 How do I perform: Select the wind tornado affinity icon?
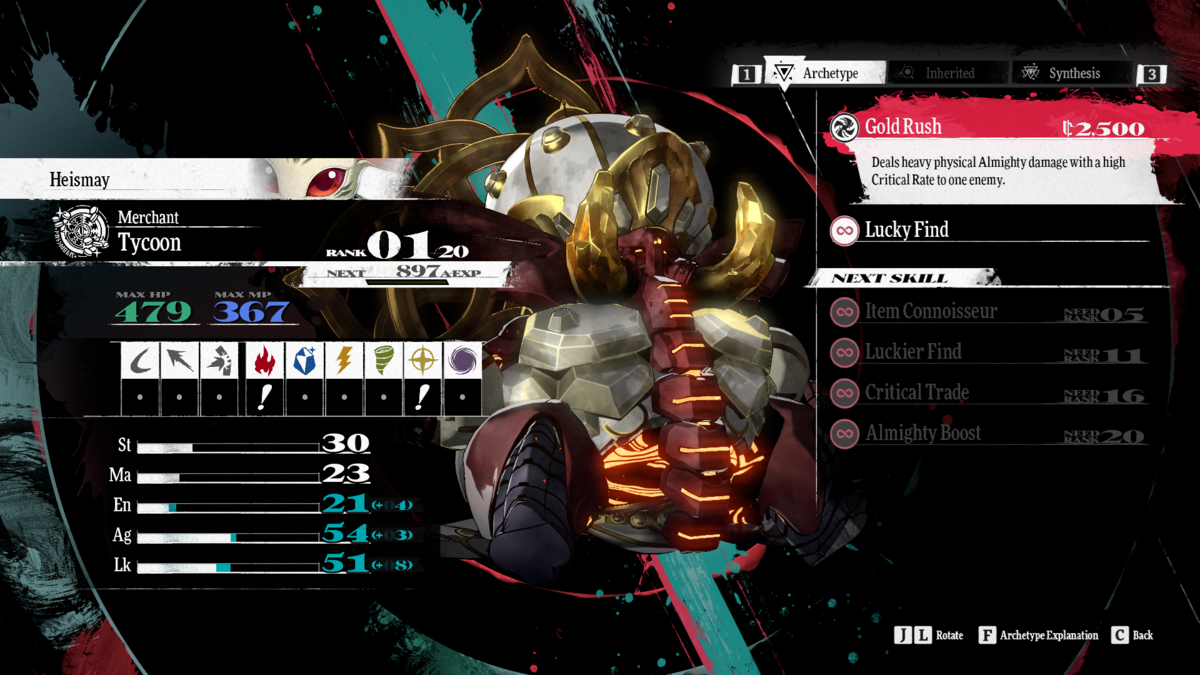(383, 361)
